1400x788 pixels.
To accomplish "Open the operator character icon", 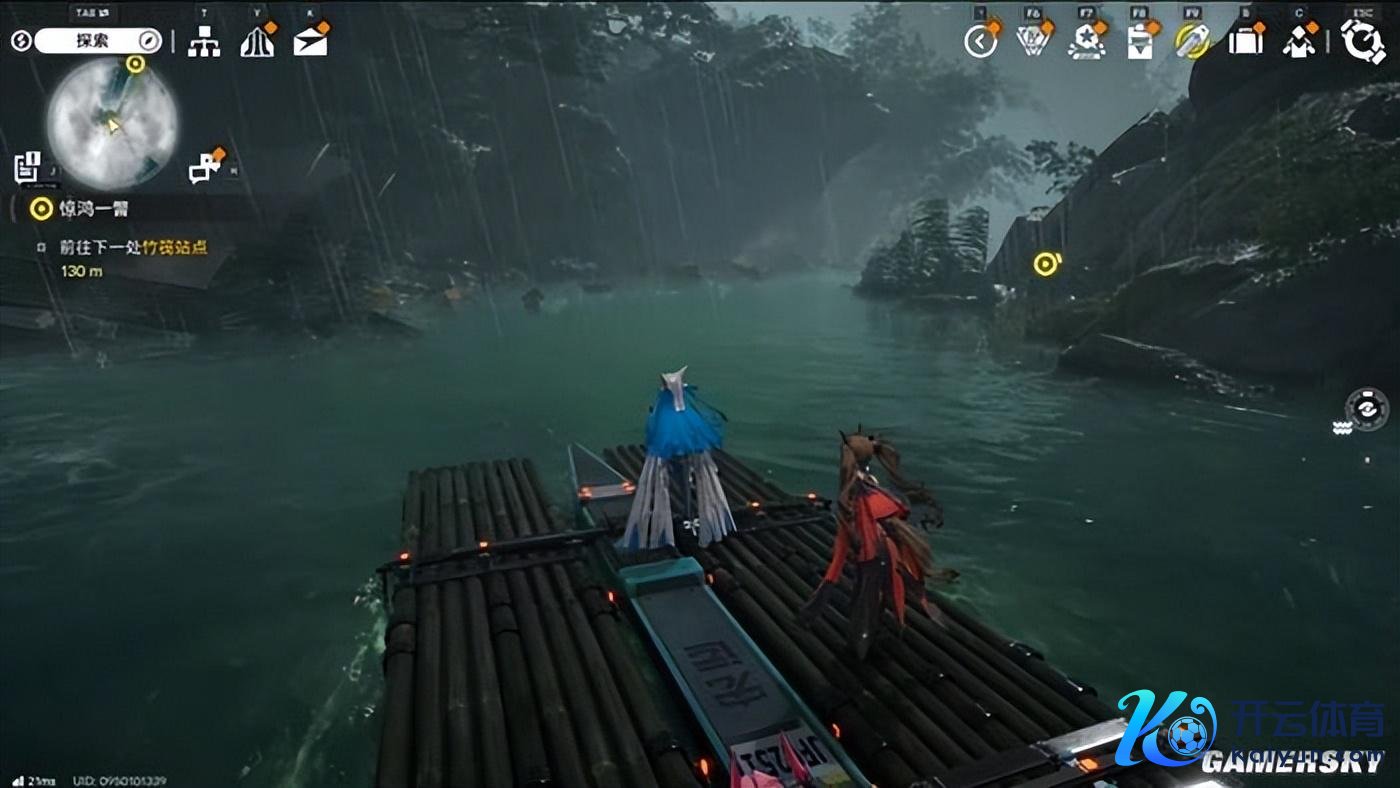I will click(x=1299, y=42).
